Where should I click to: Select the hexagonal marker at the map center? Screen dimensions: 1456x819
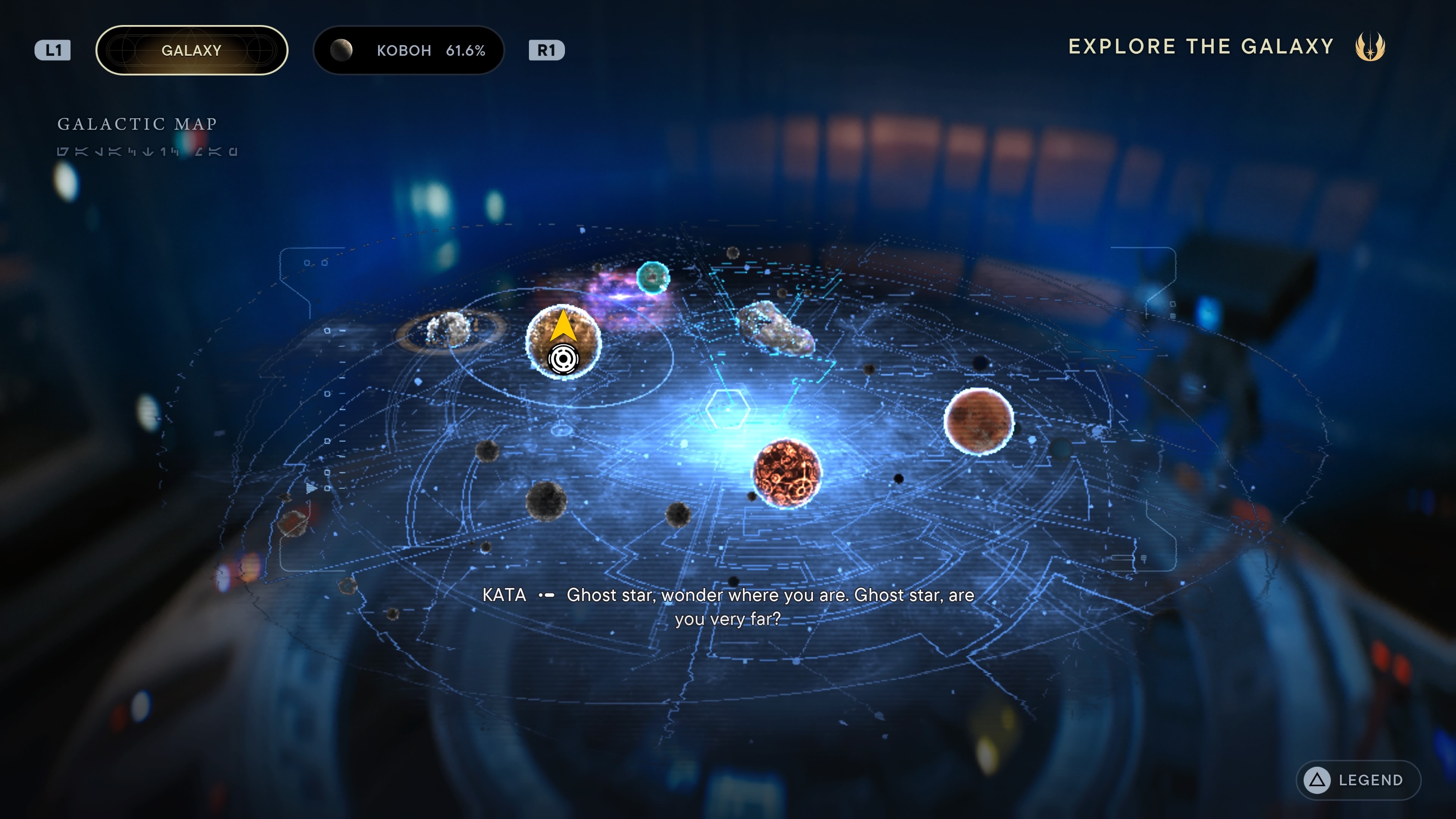pyautogui.click(x=727, y=408)
